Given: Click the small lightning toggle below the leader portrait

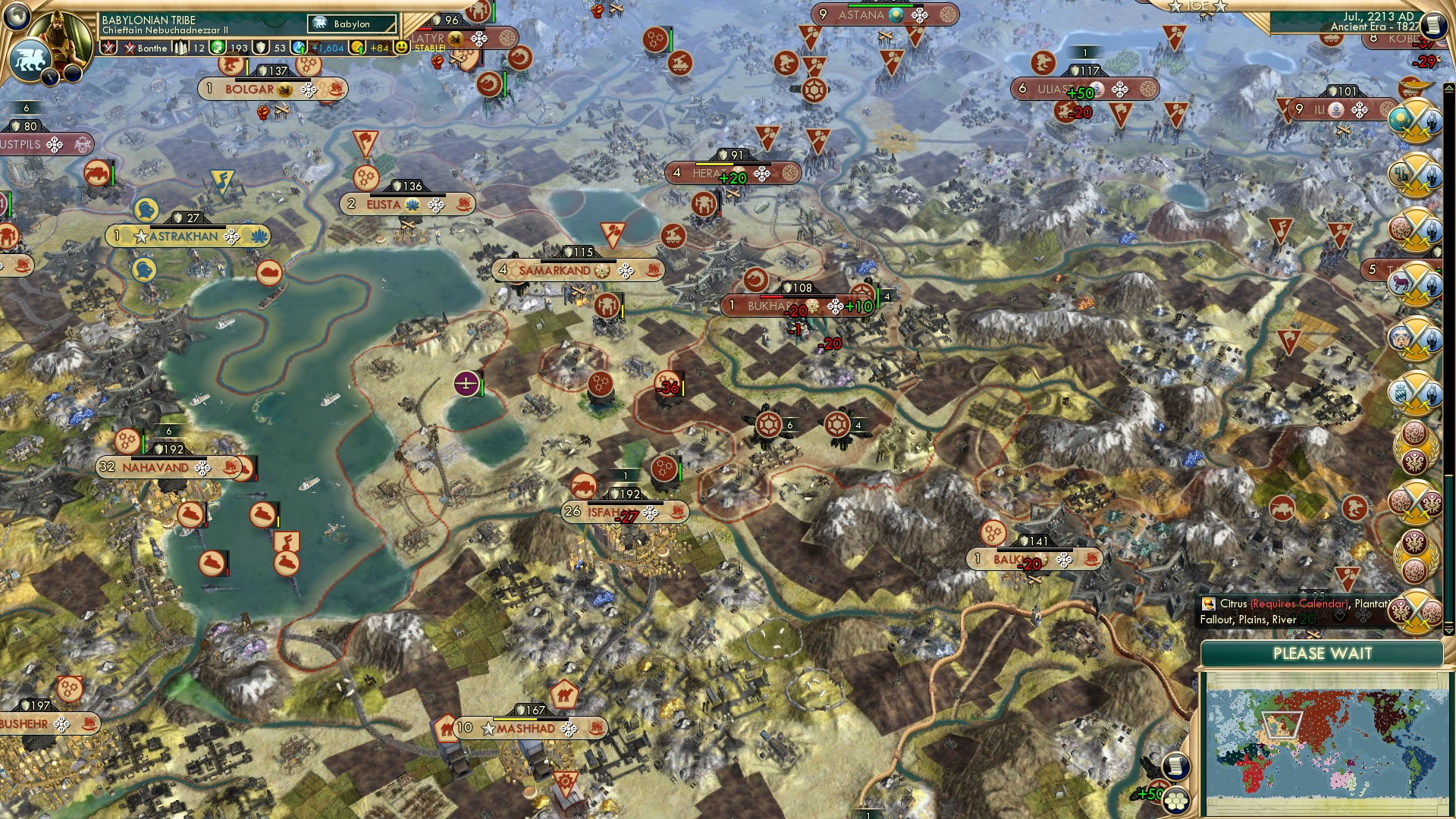Looking at the screenshot, I should (x=50, y=76).
